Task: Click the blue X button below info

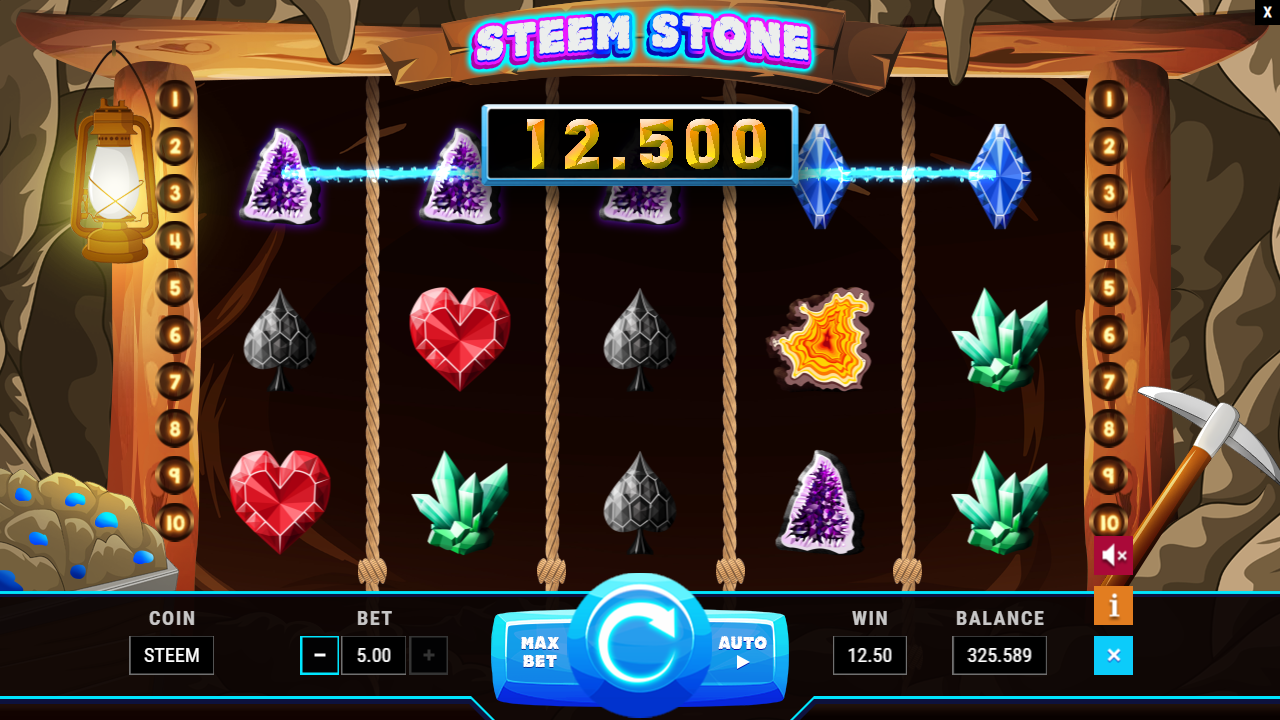Action: click(x=1113, y=656)
